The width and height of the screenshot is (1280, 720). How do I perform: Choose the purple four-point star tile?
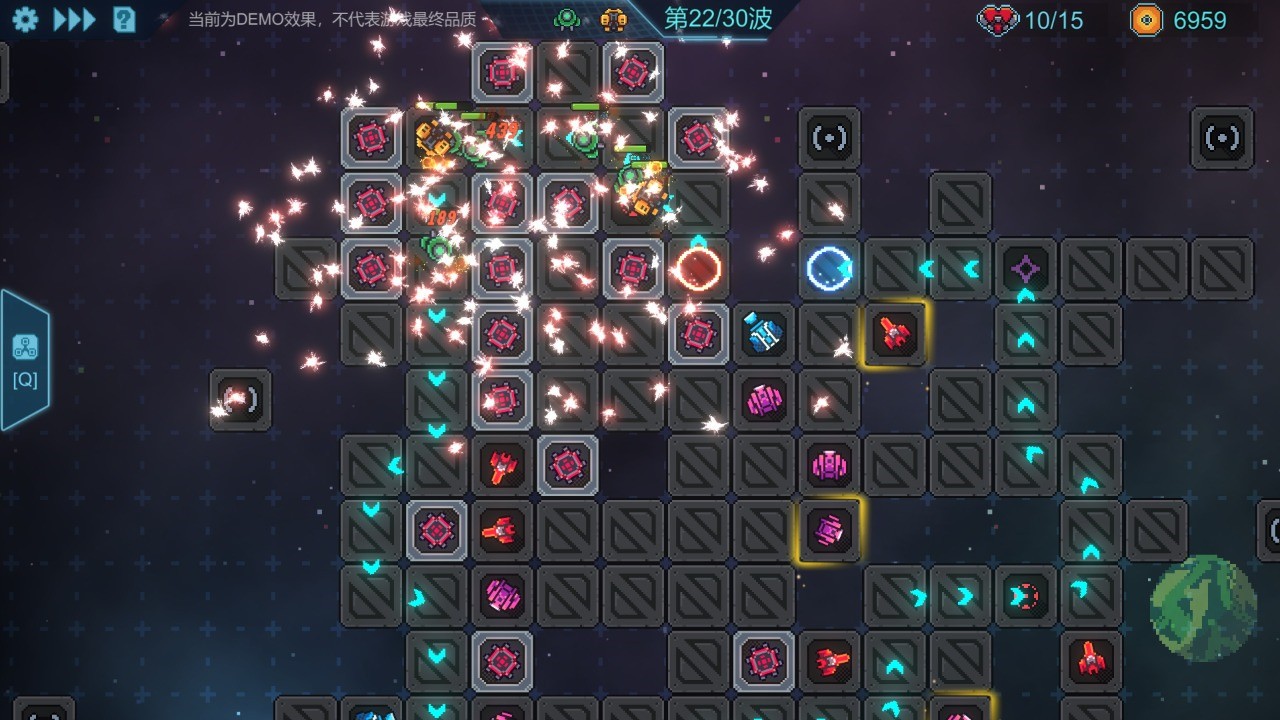1025,268
